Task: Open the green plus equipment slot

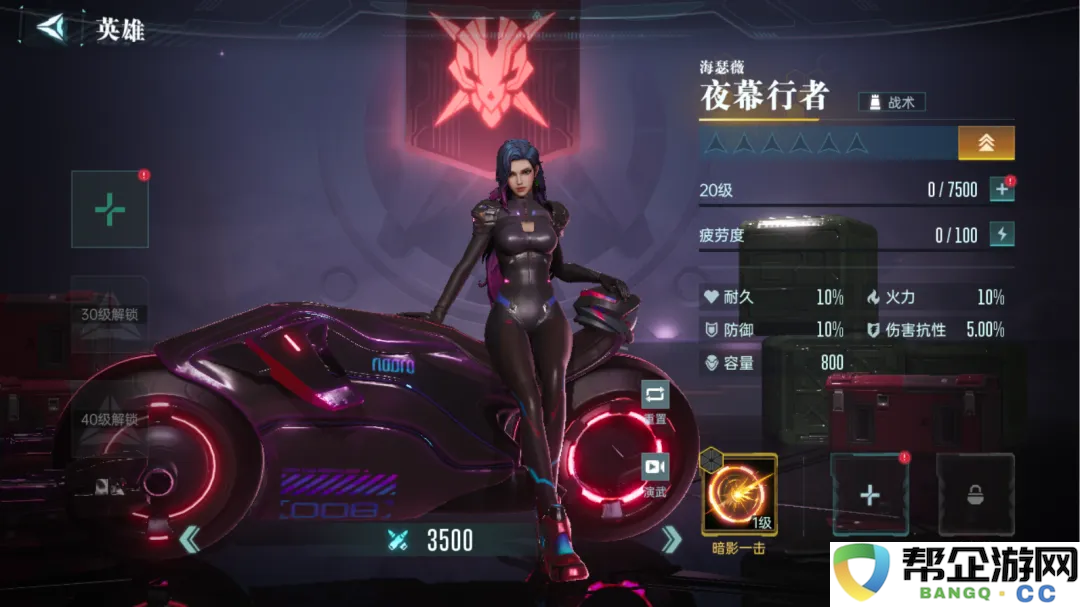Action: point(110,209)
